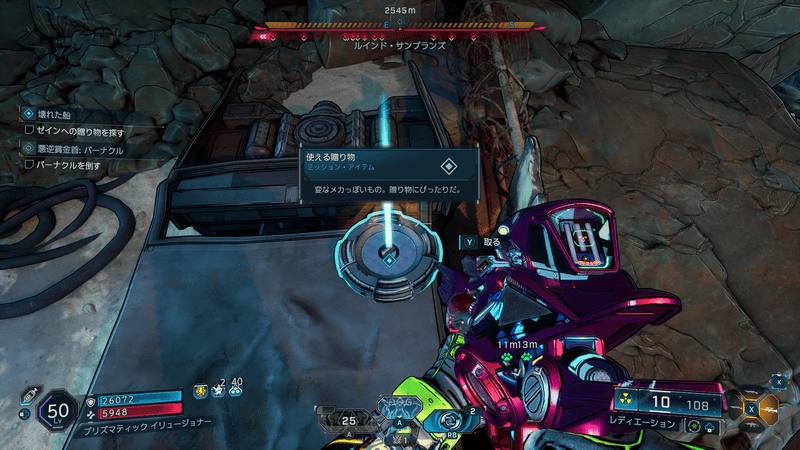
Task: Select the highlighted orange weapon slot
Action: [769, 407]
